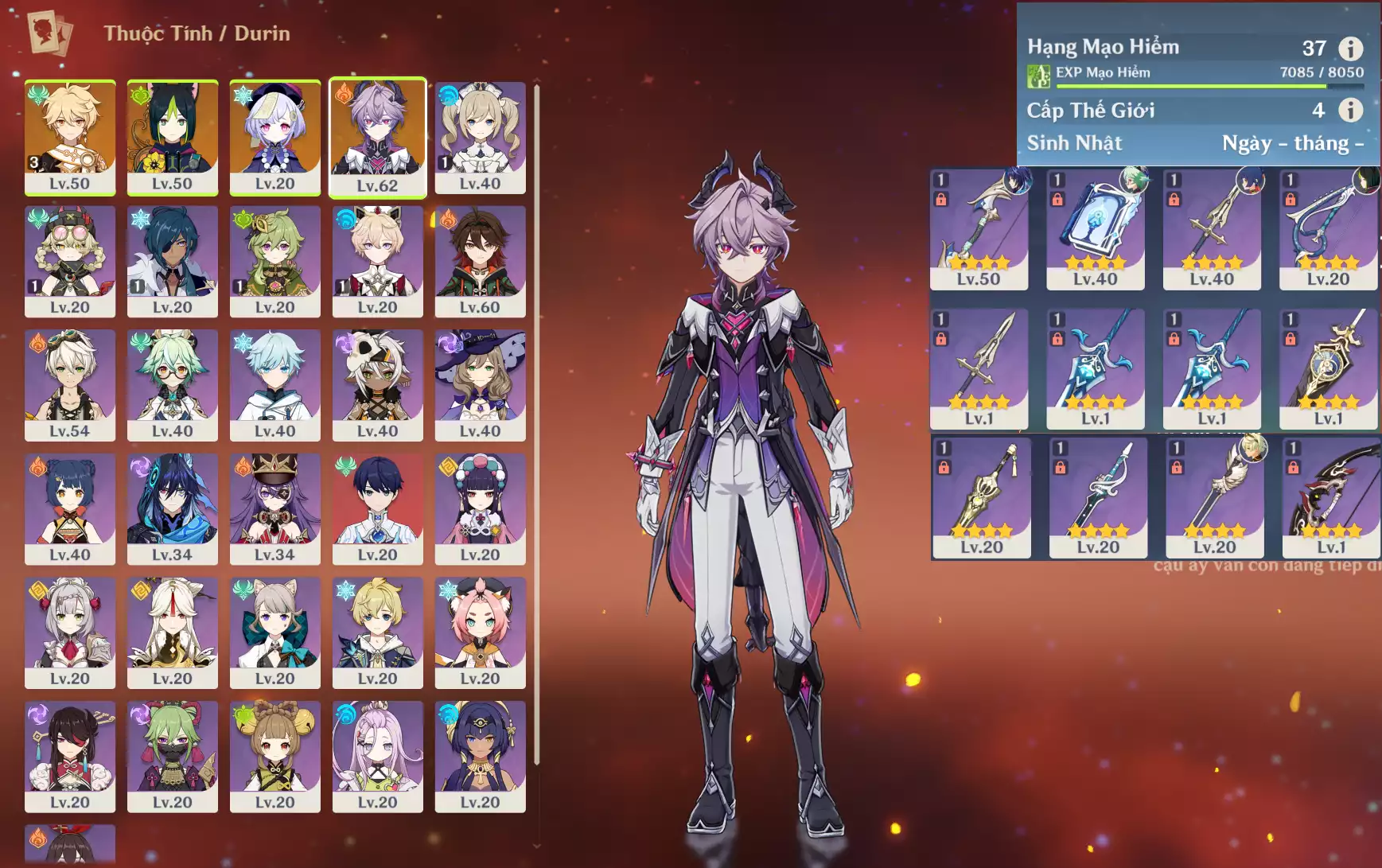Select Noelle's character portrait
1382x868 pixels.
click(x=70, y=633)
